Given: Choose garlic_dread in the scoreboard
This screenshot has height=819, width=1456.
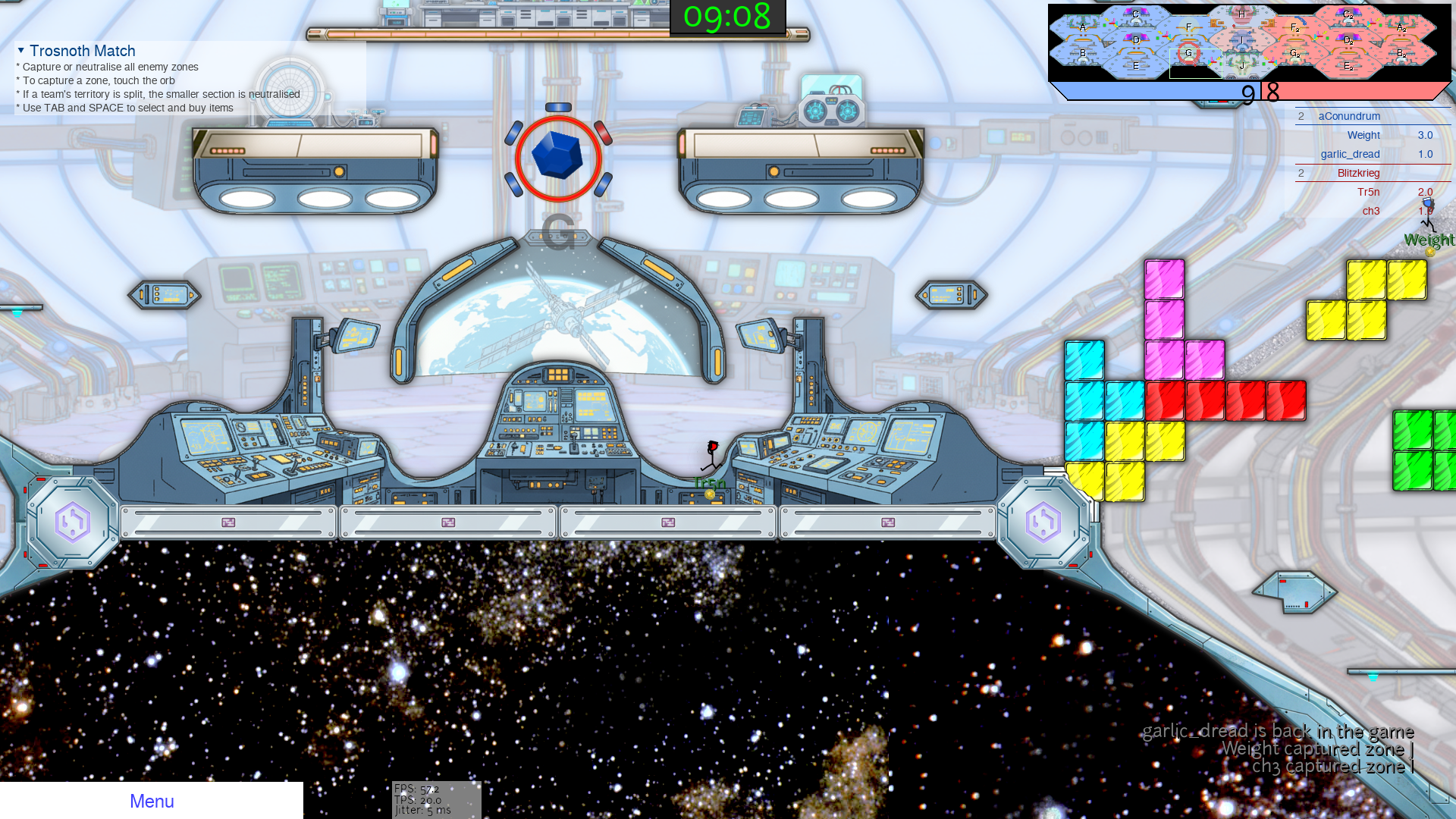Looking at the screenshot, I should 1350,154.
